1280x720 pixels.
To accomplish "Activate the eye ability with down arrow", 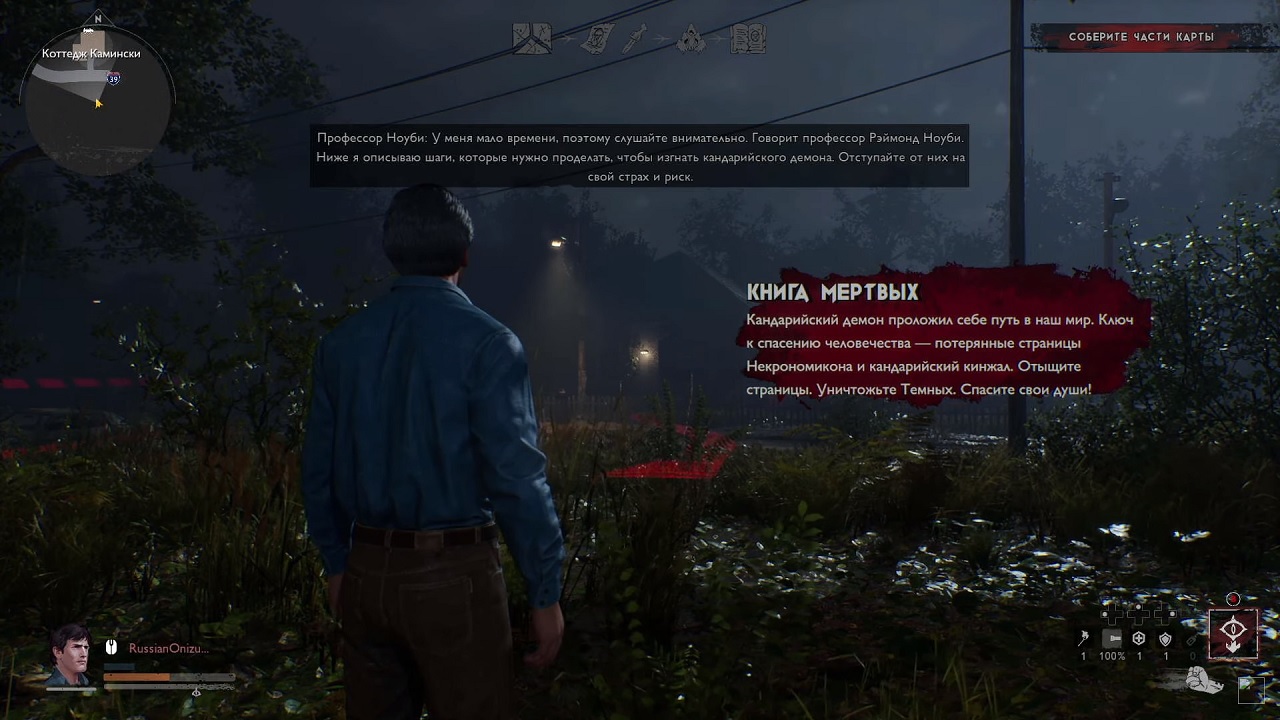I will coord(1233,634).
